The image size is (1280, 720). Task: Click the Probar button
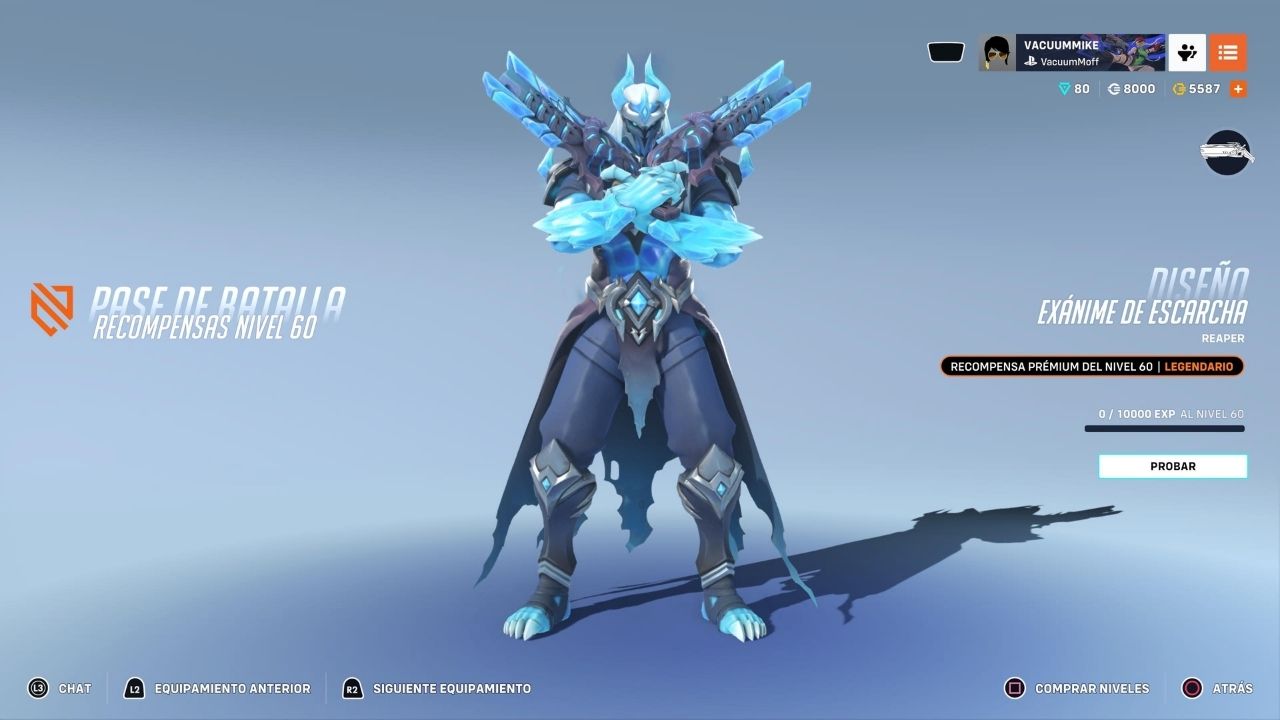click(x=1172, y=466)
